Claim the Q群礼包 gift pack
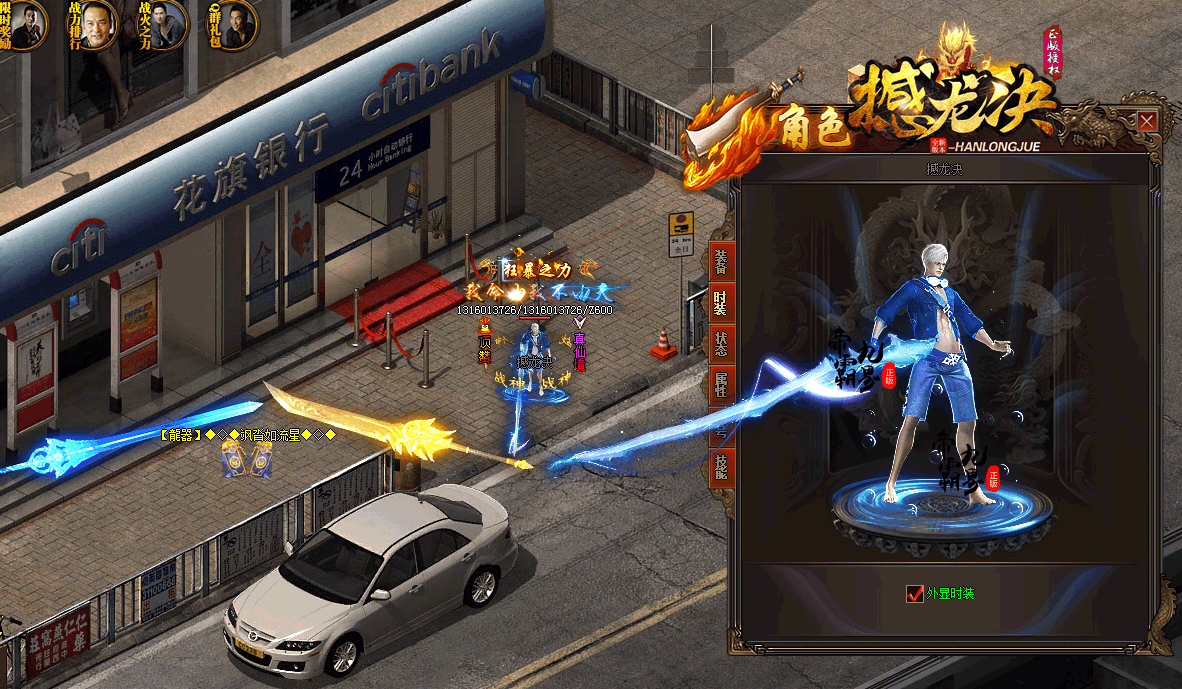 coord(233,25)
